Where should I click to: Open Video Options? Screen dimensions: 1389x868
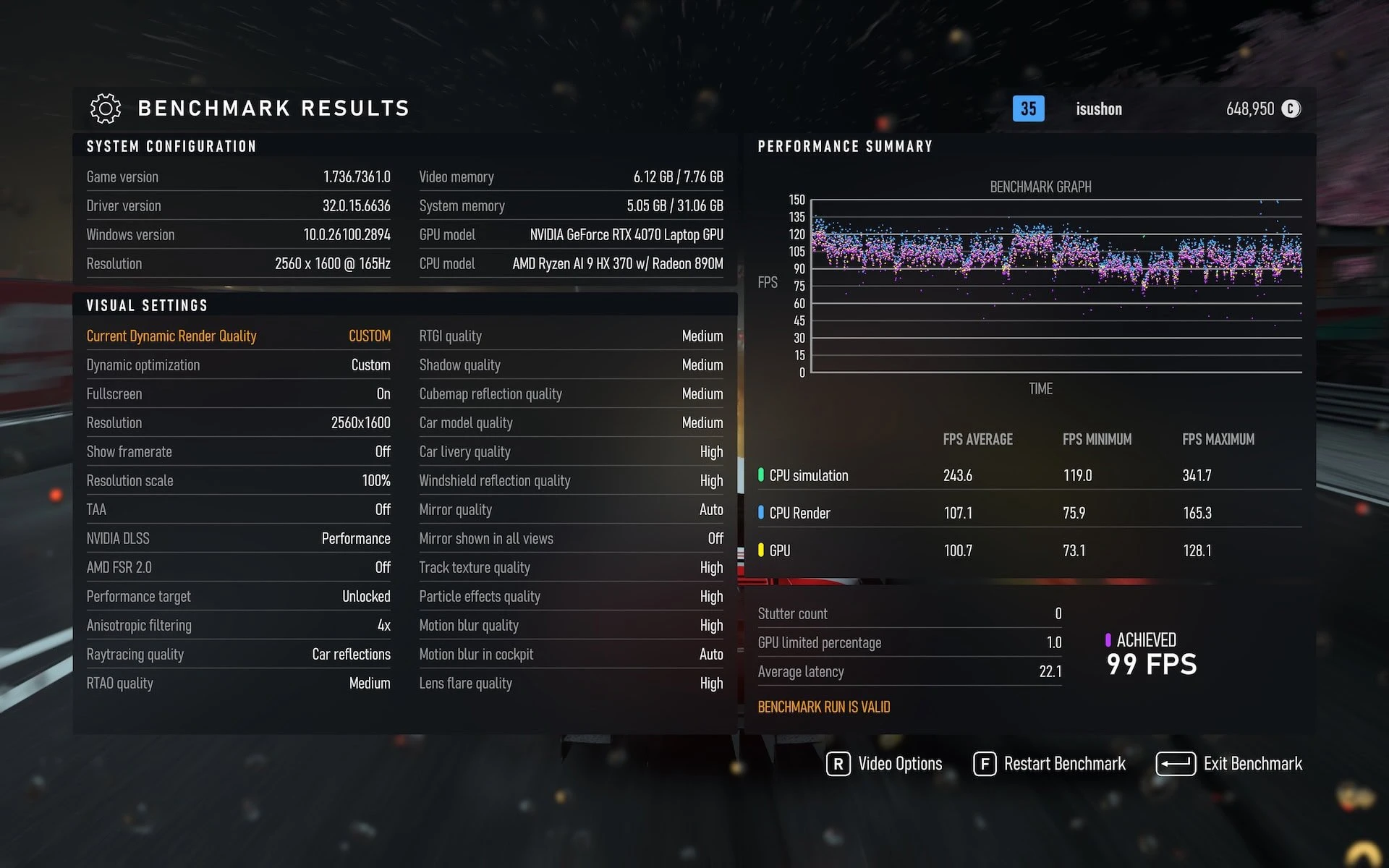pyautogui.click(x=885, y=764)
